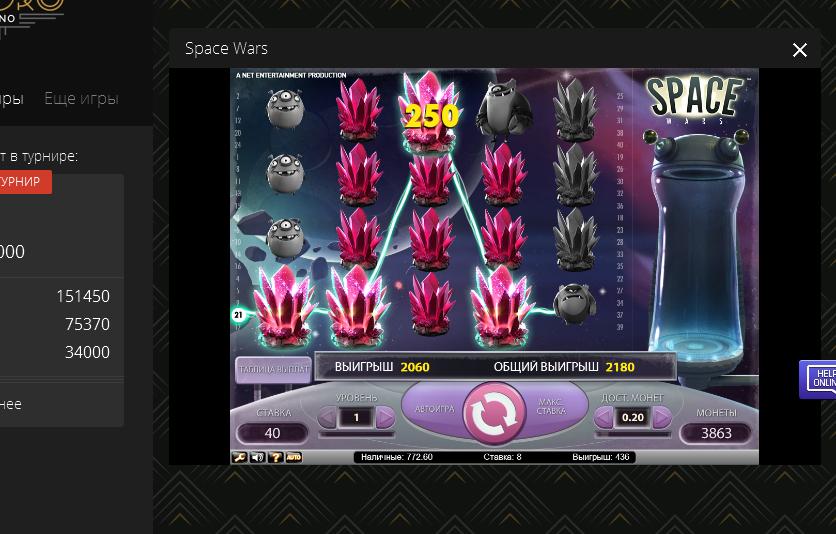Screen dimensions: 836x534
Task: Switch to the Еще игры tab
Action: point(81,98)
